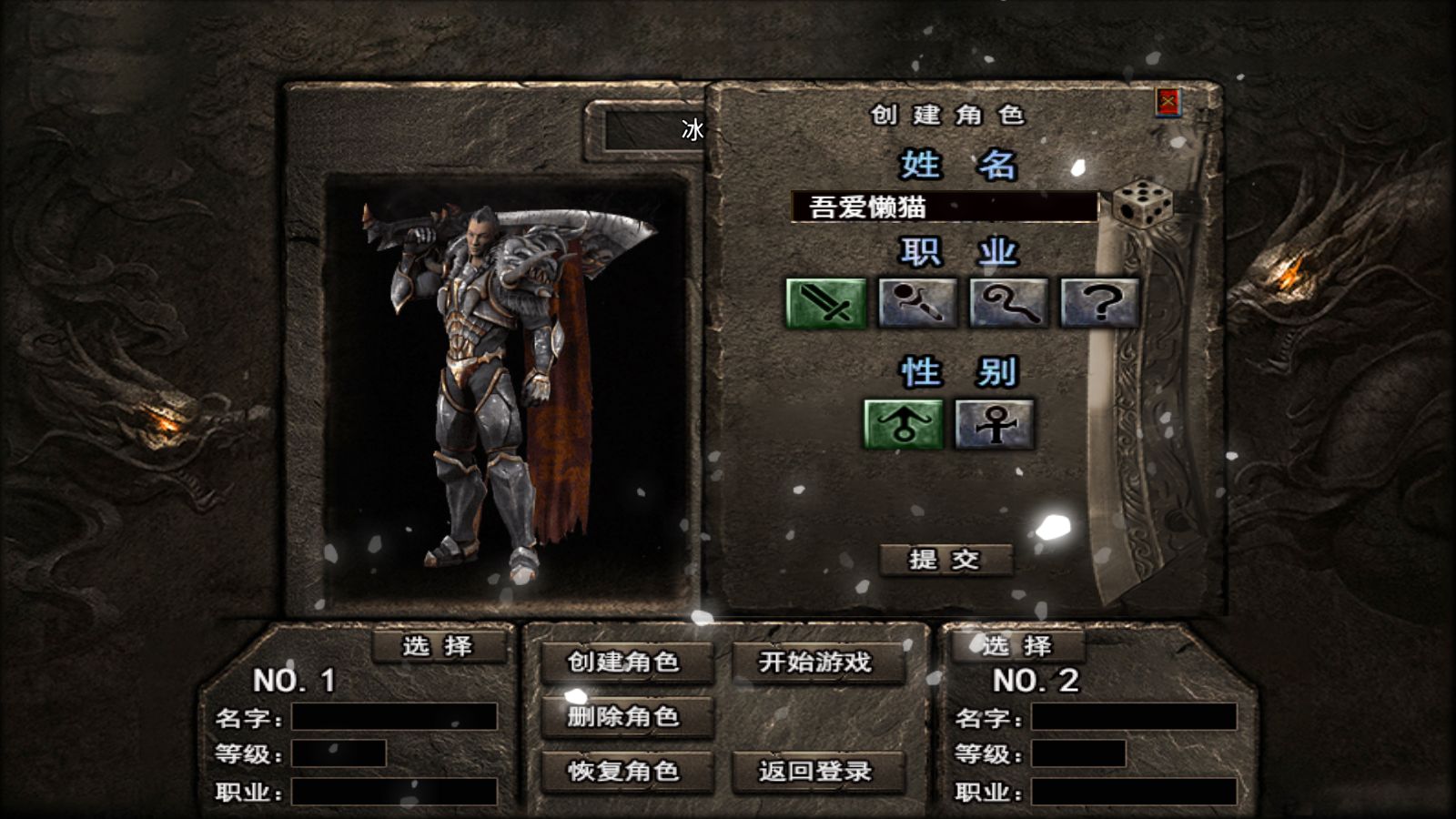Select the question mark class icon
Viewport: 1456px width, 819px height.
[x=1099, y=303]
